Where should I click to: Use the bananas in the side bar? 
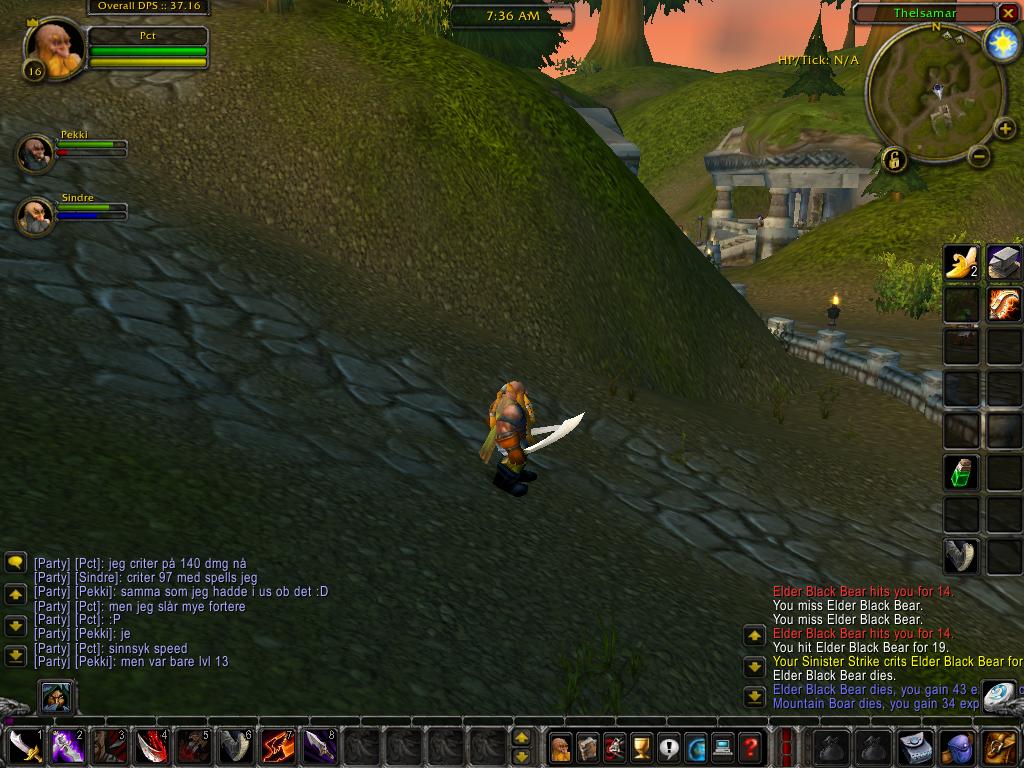tap(962, 262)
